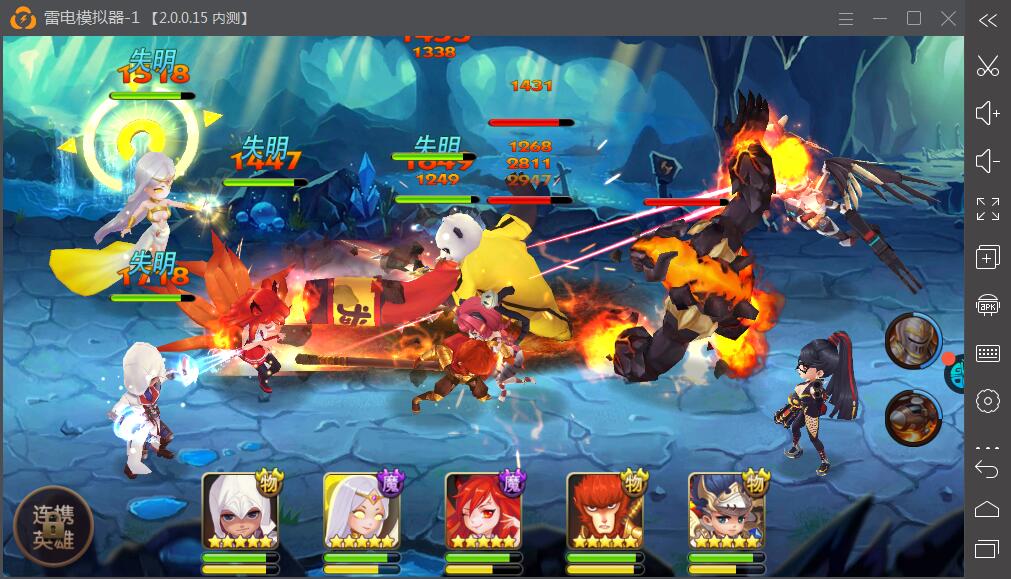The height and width of the screenshot is (579, 1011).
Task: Click the fiery beast round icon
Action: tap(912, 417)
